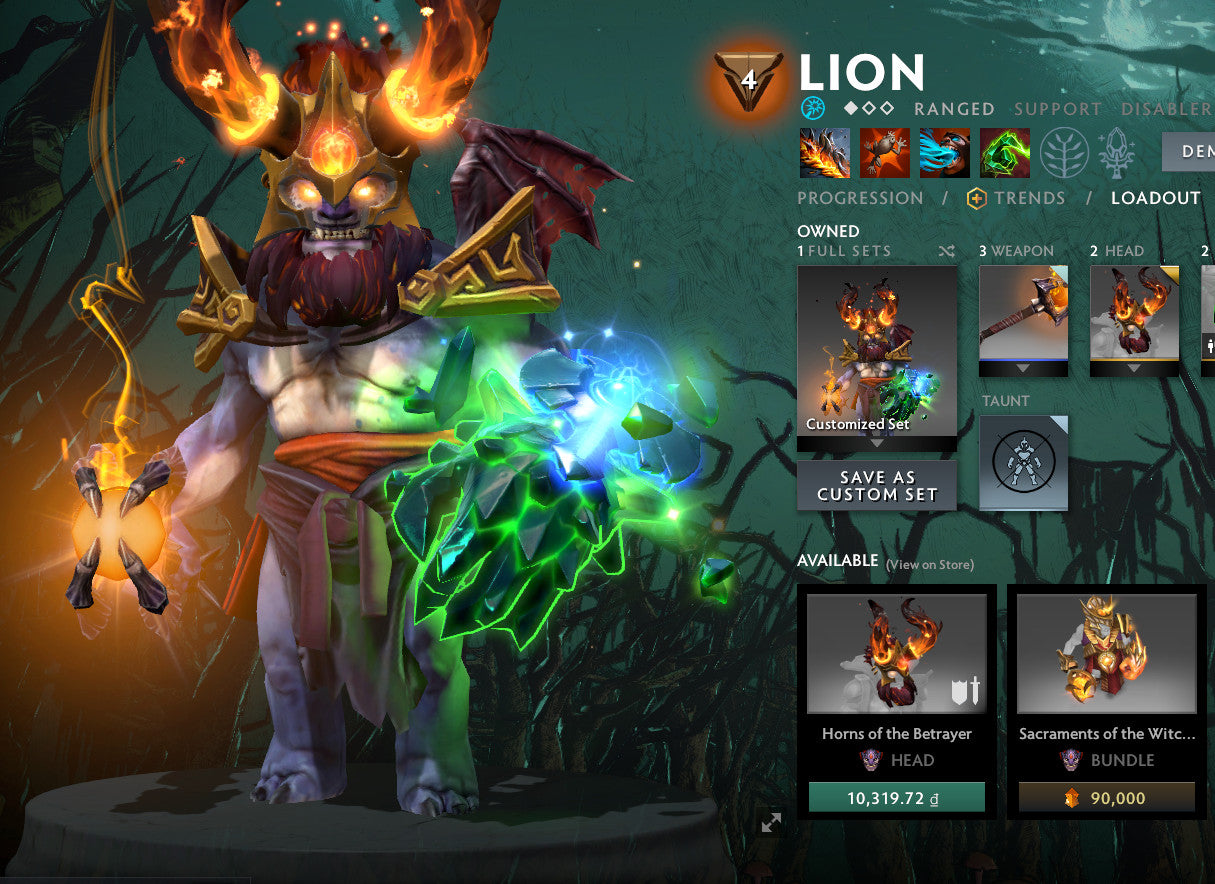
Task: Purchase the bundle for 90,000 shards
Action: point(1106,798)
